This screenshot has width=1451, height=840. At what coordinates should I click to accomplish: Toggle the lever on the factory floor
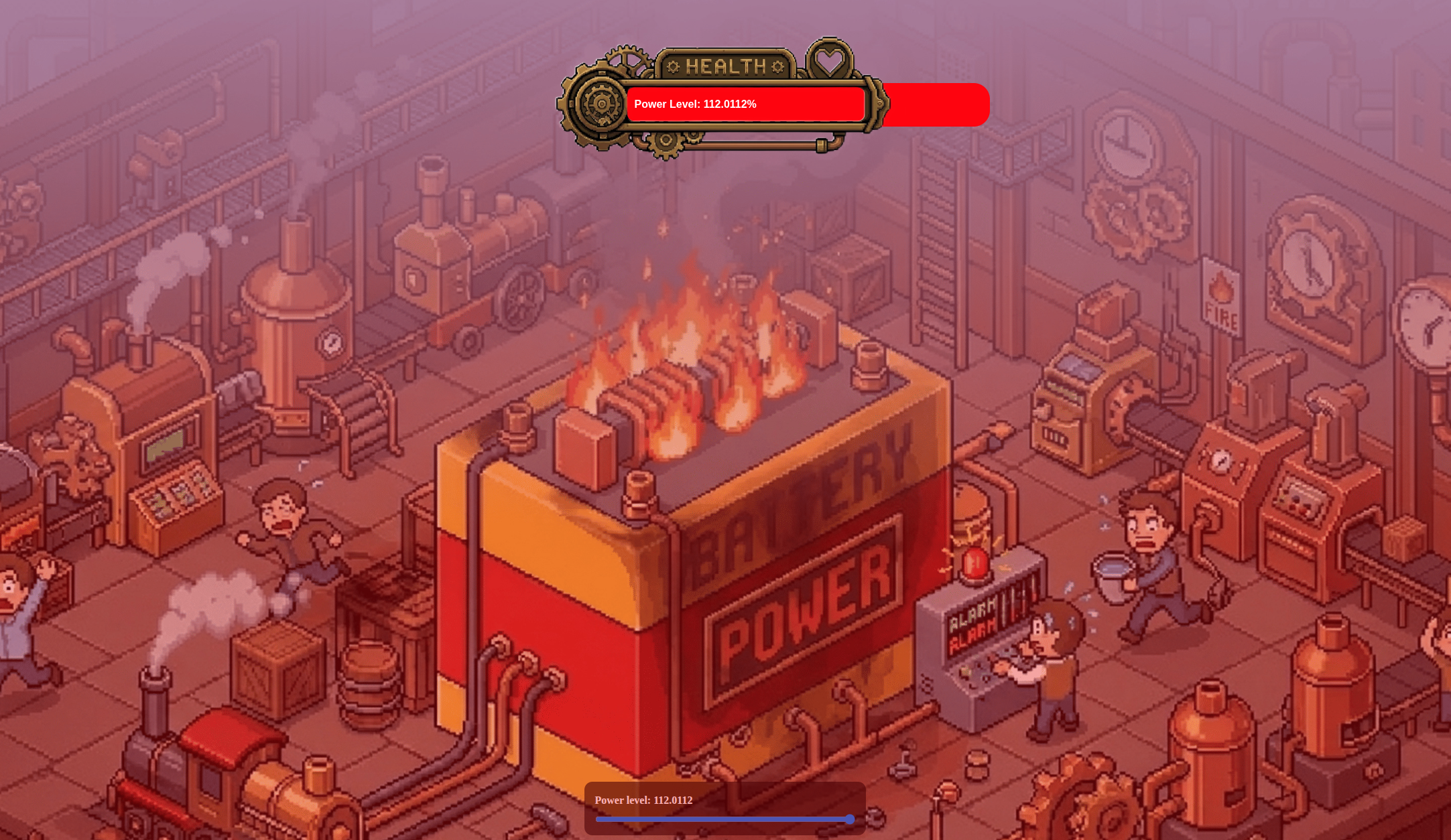[x=905, y=760]
